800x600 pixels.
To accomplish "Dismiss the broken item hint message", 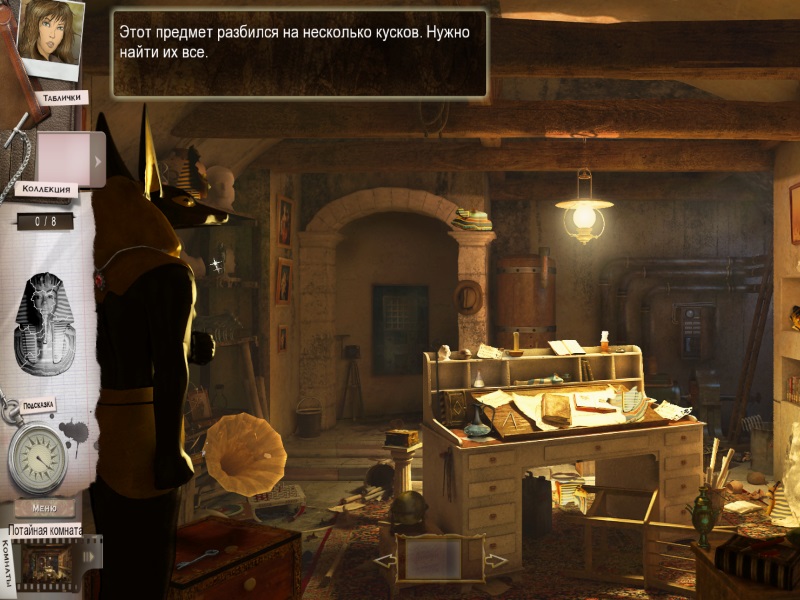I will point(300,53).
